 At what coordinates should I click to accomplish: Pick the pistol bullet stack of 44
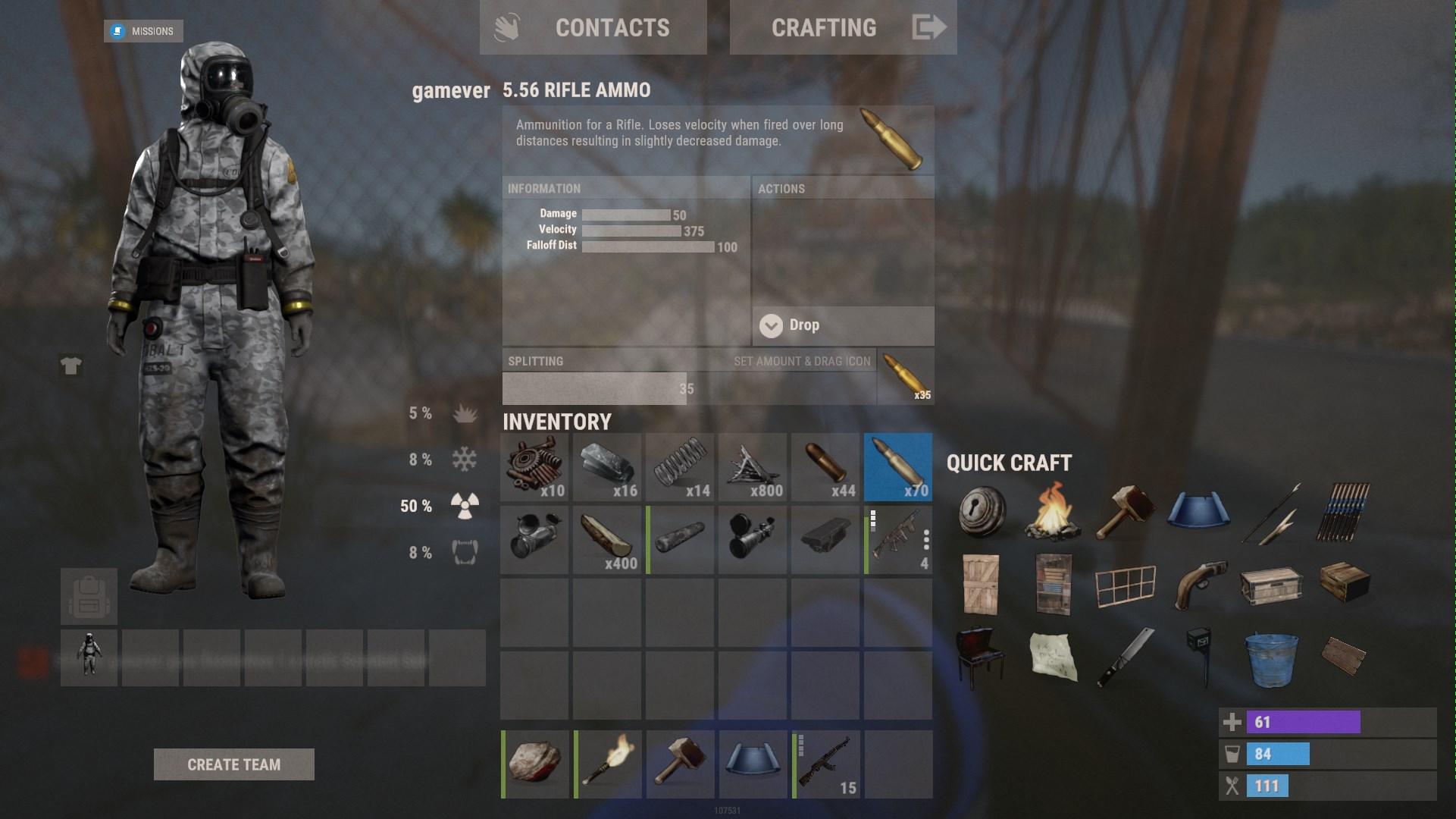825,467
